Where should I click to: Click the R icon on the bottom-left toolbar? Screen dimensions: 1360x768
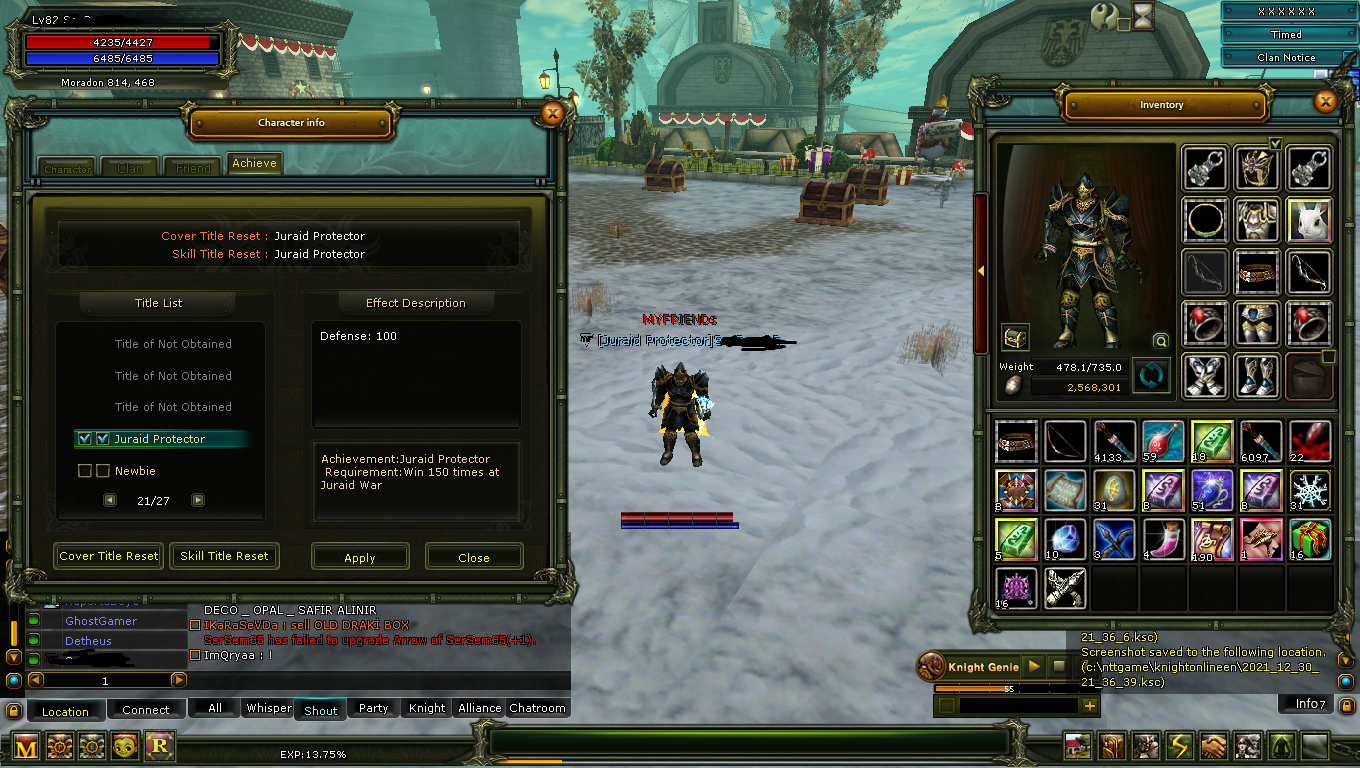159,746
